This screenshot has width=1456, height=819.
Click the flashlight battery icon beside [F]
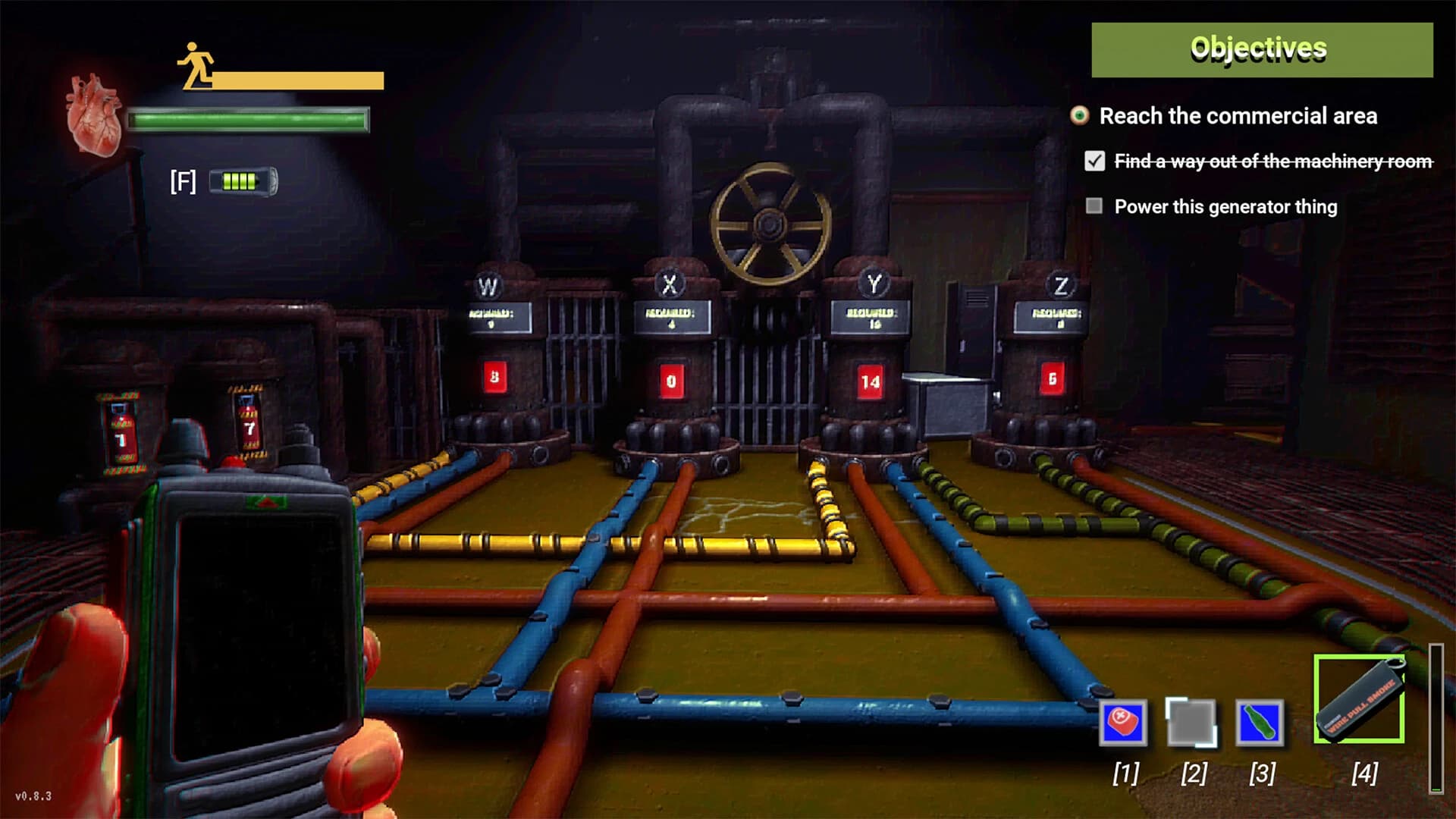click(244, 180)
